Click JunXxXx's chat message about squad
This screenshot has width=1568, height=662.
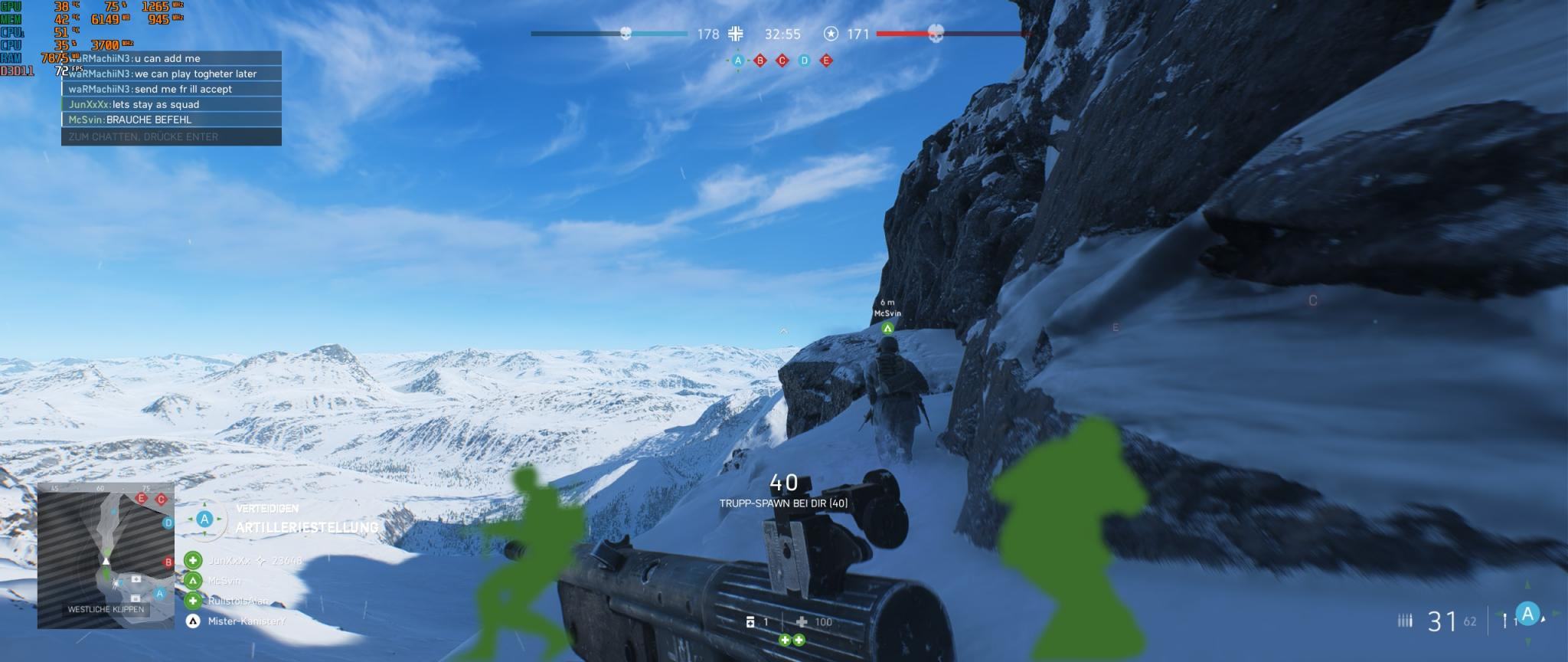[171, 104]
